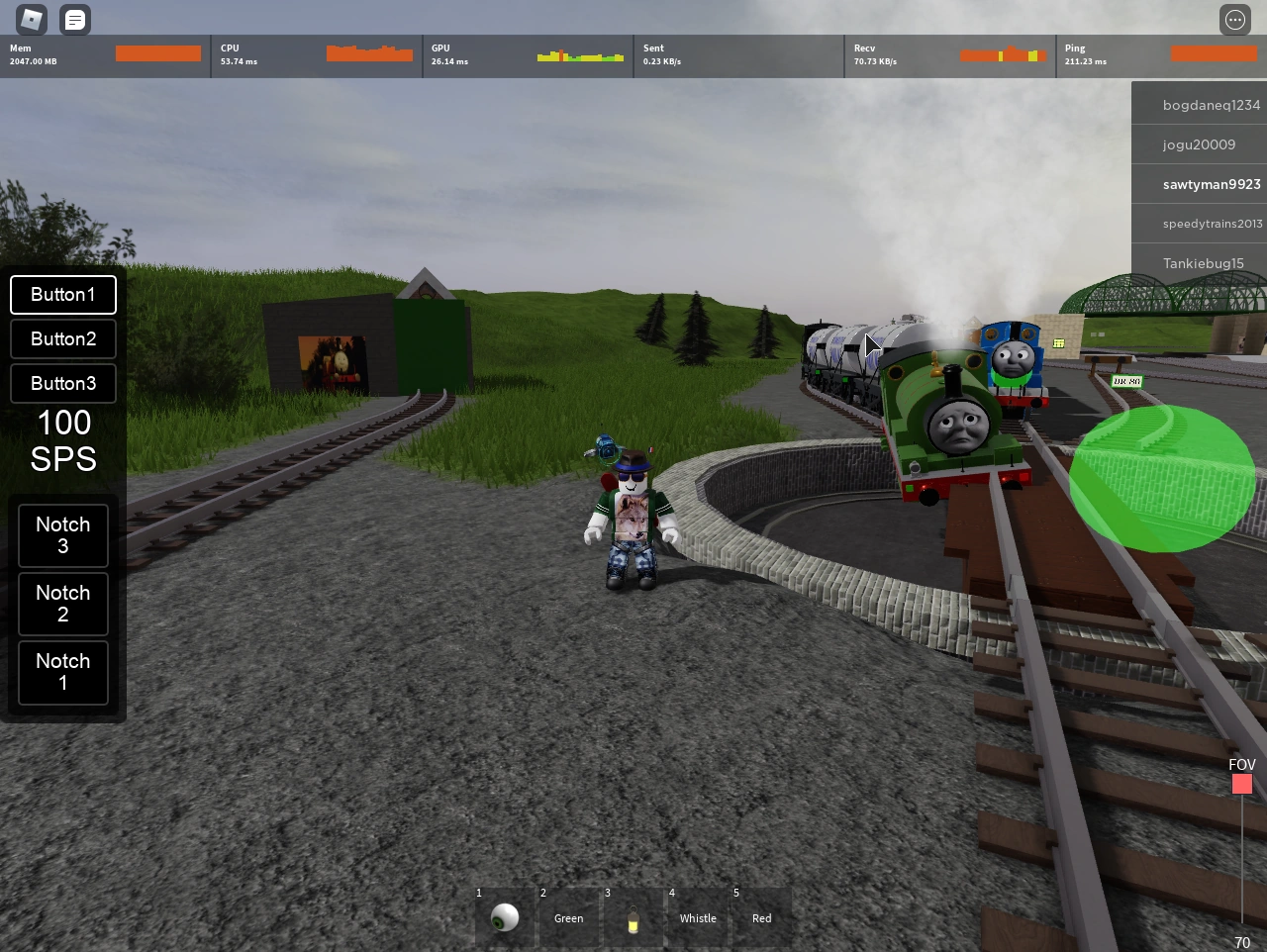The width and height of the screenshot is (1267, 952).
Task: Engage Notch 2 throttle setting
Action: tap(62, 604)
